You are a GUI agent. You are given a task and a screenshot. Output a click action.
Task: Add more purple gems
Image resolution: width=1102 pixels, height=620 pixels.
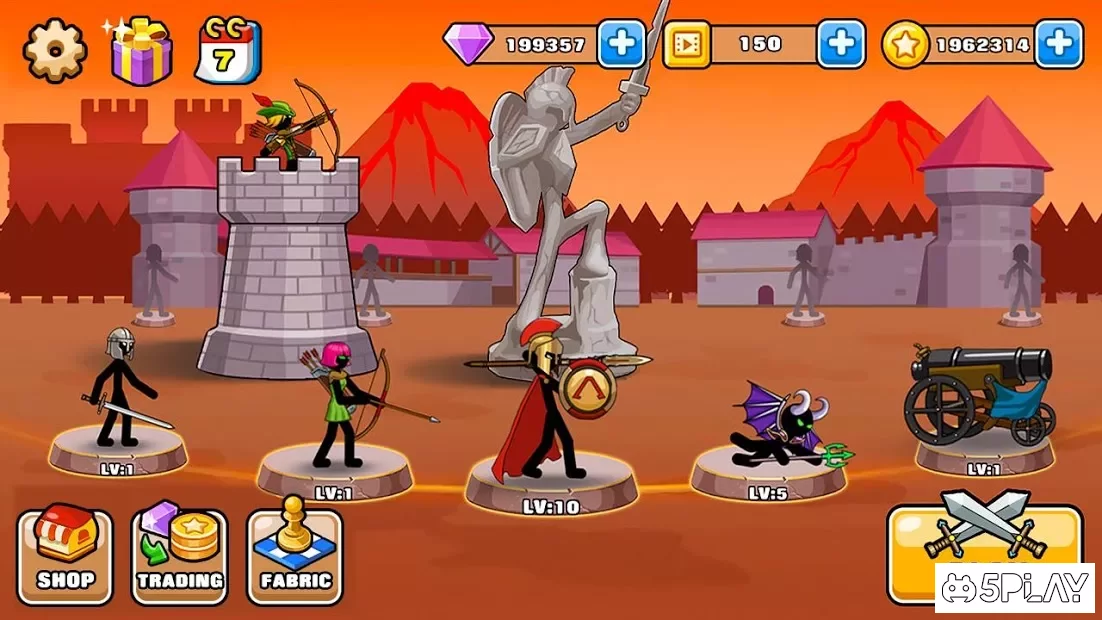click(x=621, y=44)
